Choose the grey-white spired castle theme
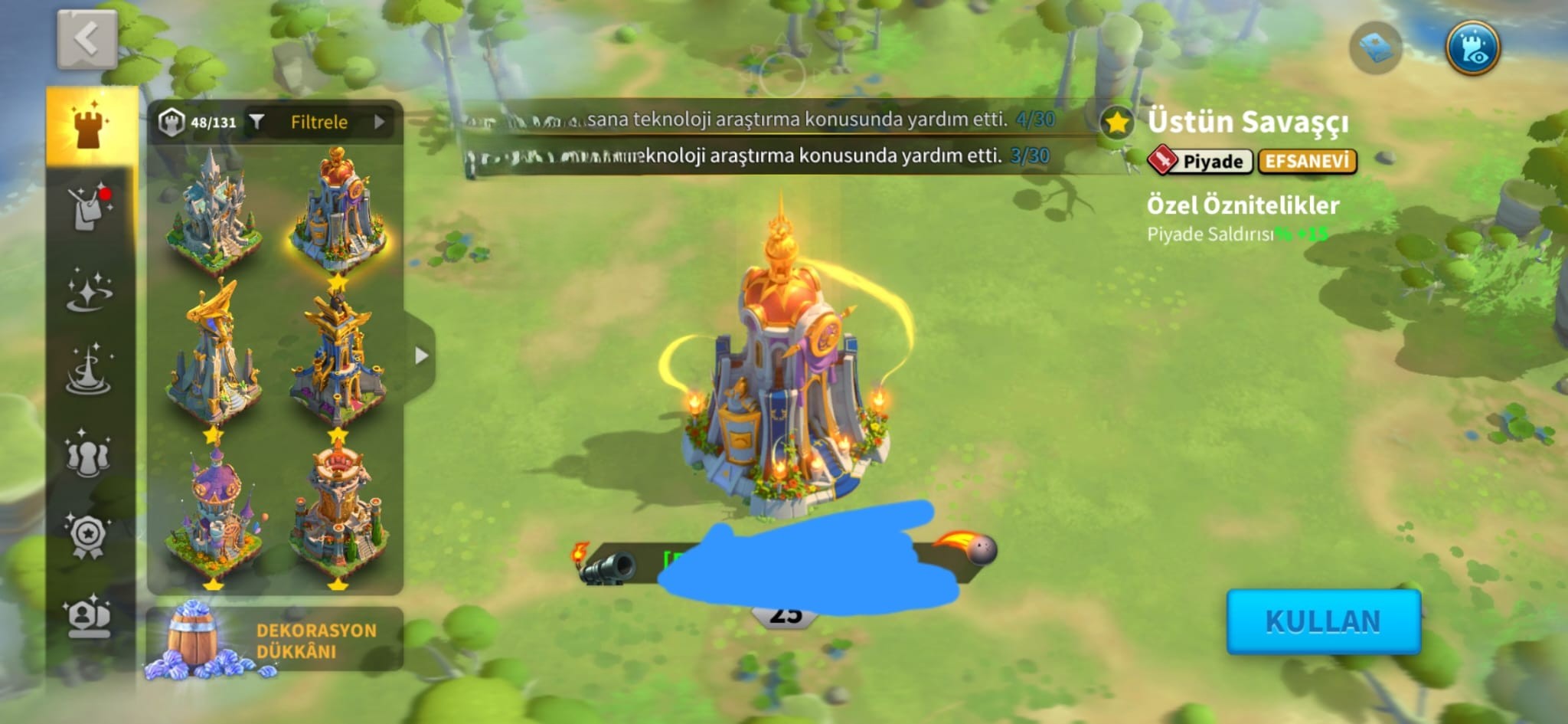 click(214, 211)
